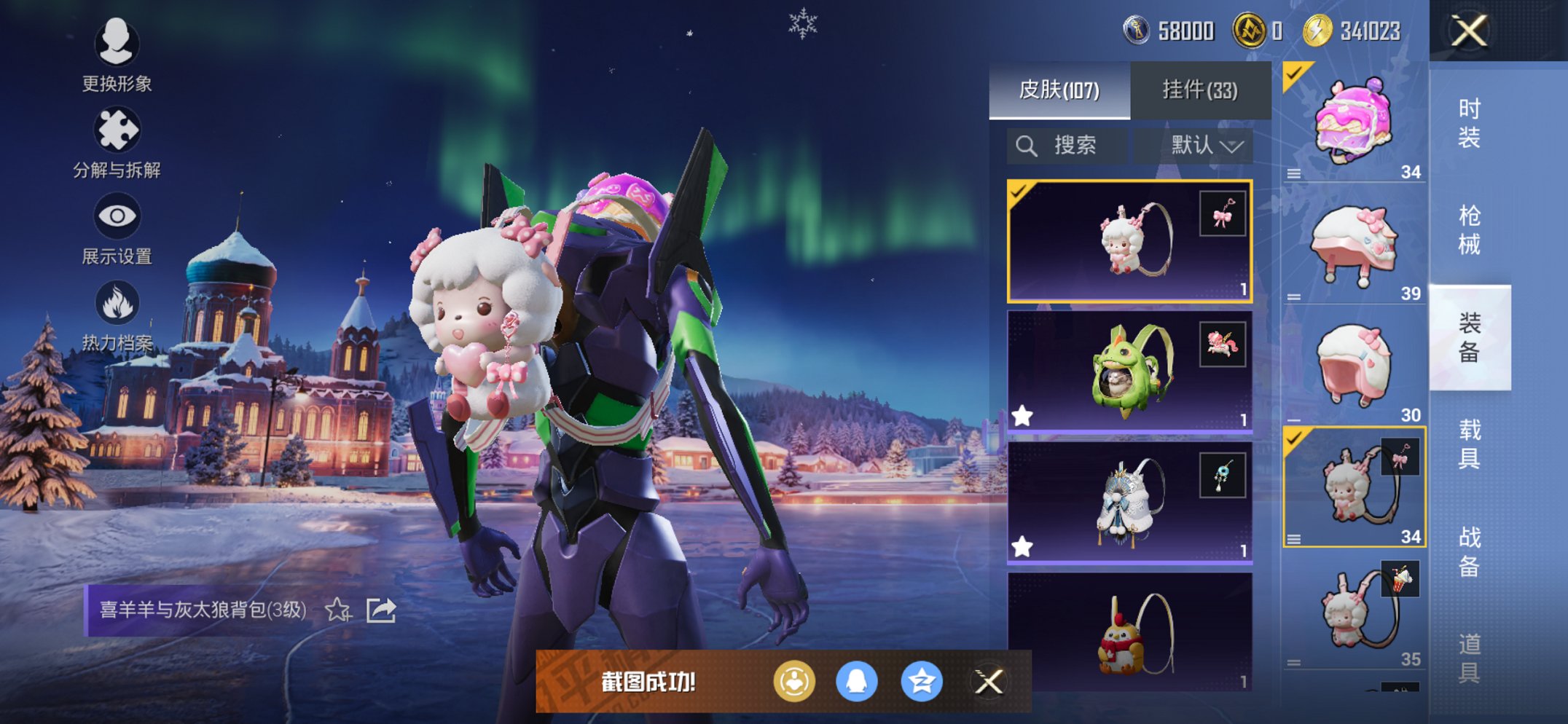1568x724 pixels.
Task: Switch to the 挂件(33) tab
Action: click(x=1199, y=90)
